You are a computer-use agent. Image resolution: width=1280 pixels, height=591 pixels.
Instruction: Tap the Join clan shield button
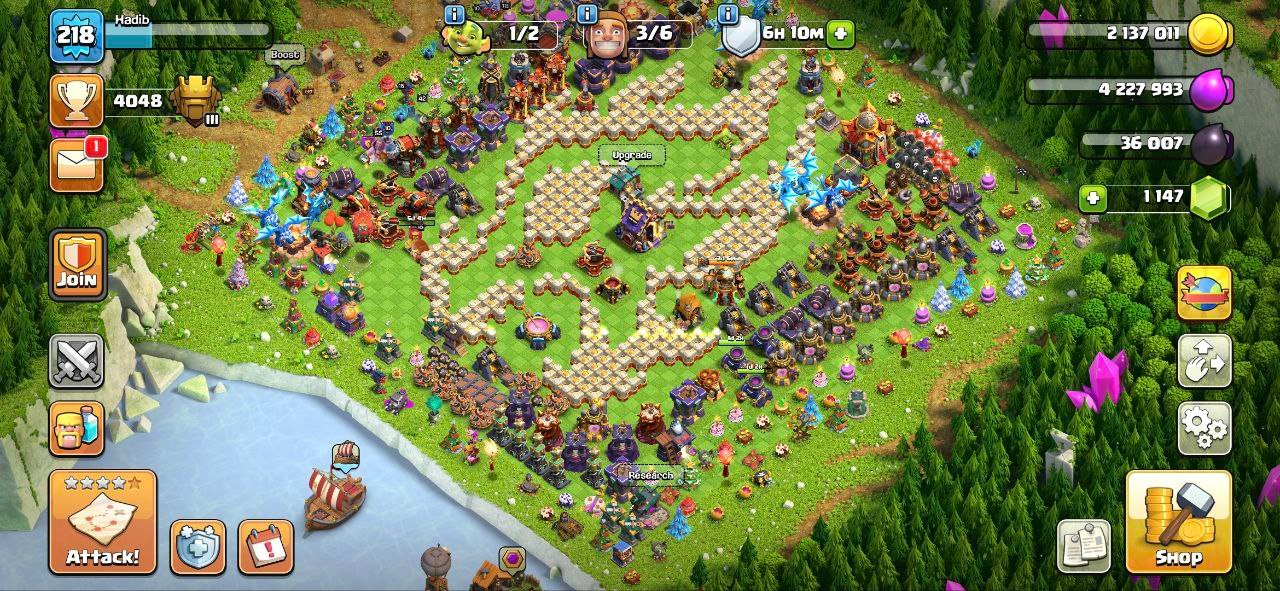[x=77, y=265]
